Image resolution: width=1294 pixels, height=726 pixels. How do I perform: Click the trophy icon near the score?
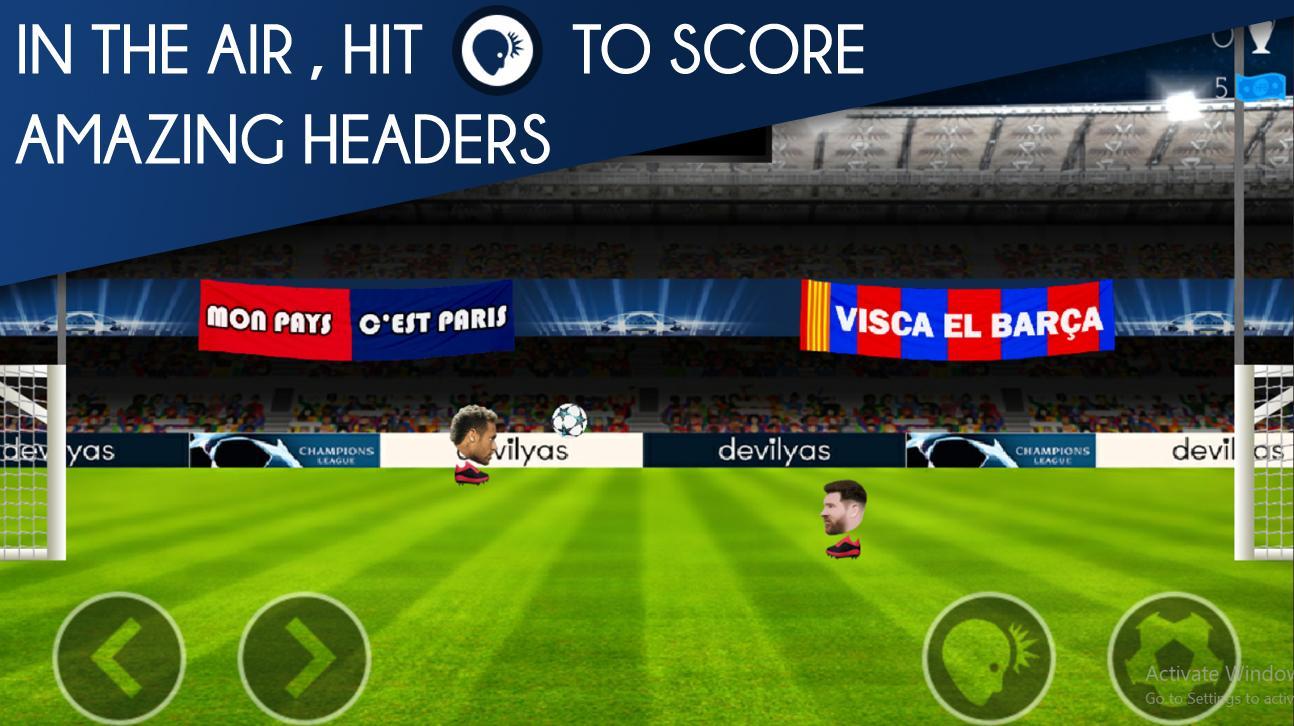[1260, 38]
